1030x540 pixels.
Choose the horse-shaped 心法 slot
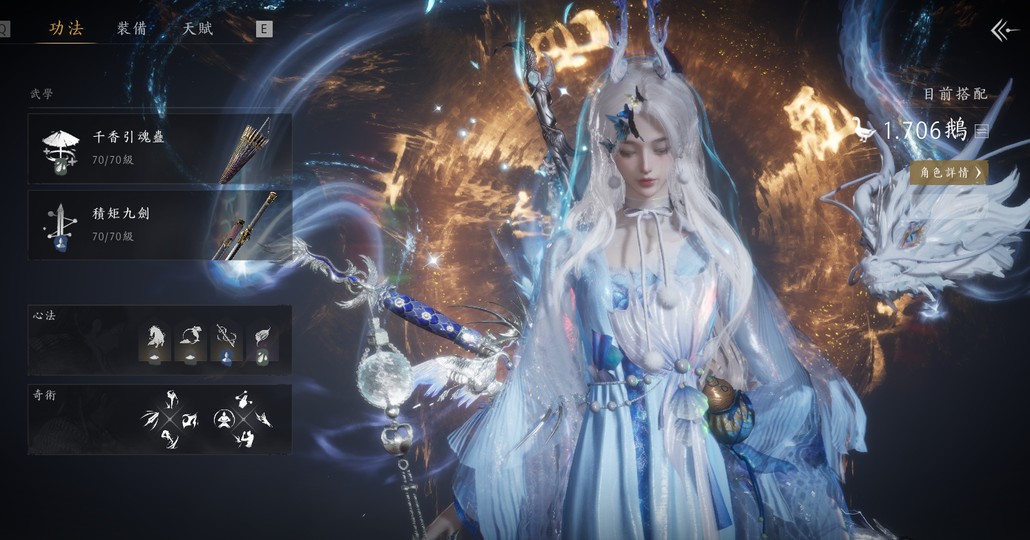click(x=155, y=341)
